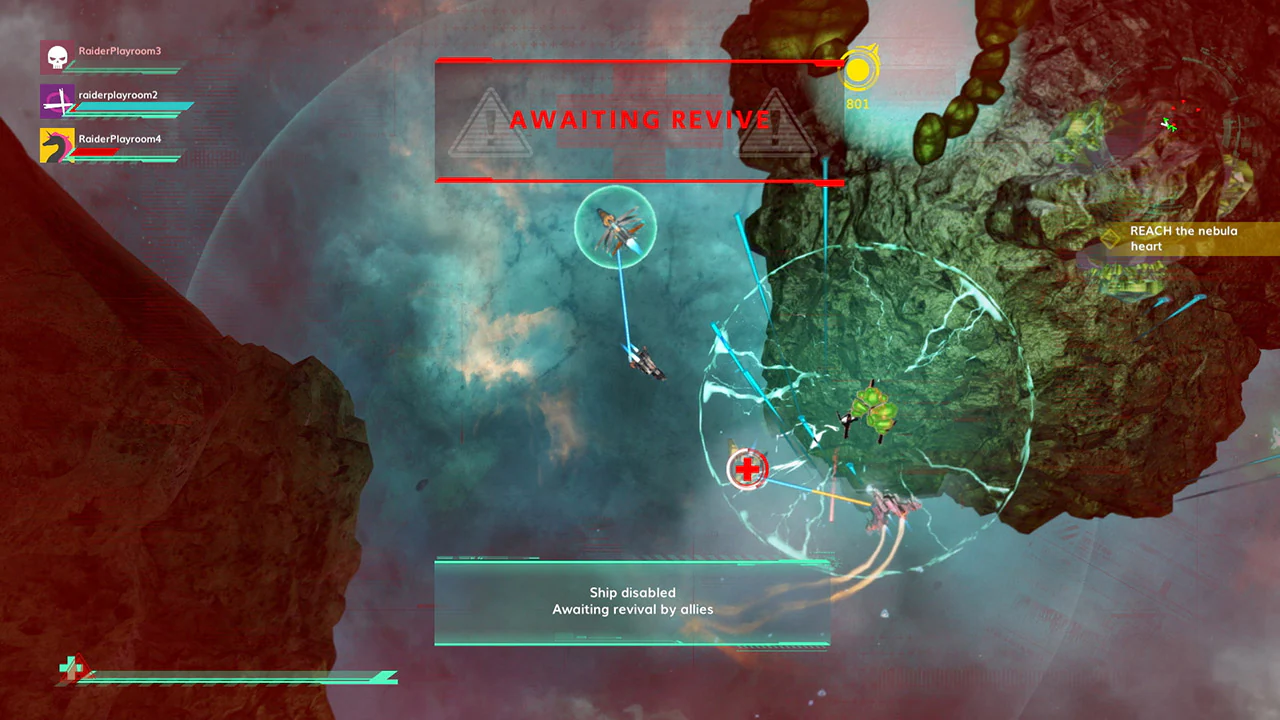This screenshot has height=720, width=1280.
Task: Select the red medical cross revive marker
Action: click(747, 469)
